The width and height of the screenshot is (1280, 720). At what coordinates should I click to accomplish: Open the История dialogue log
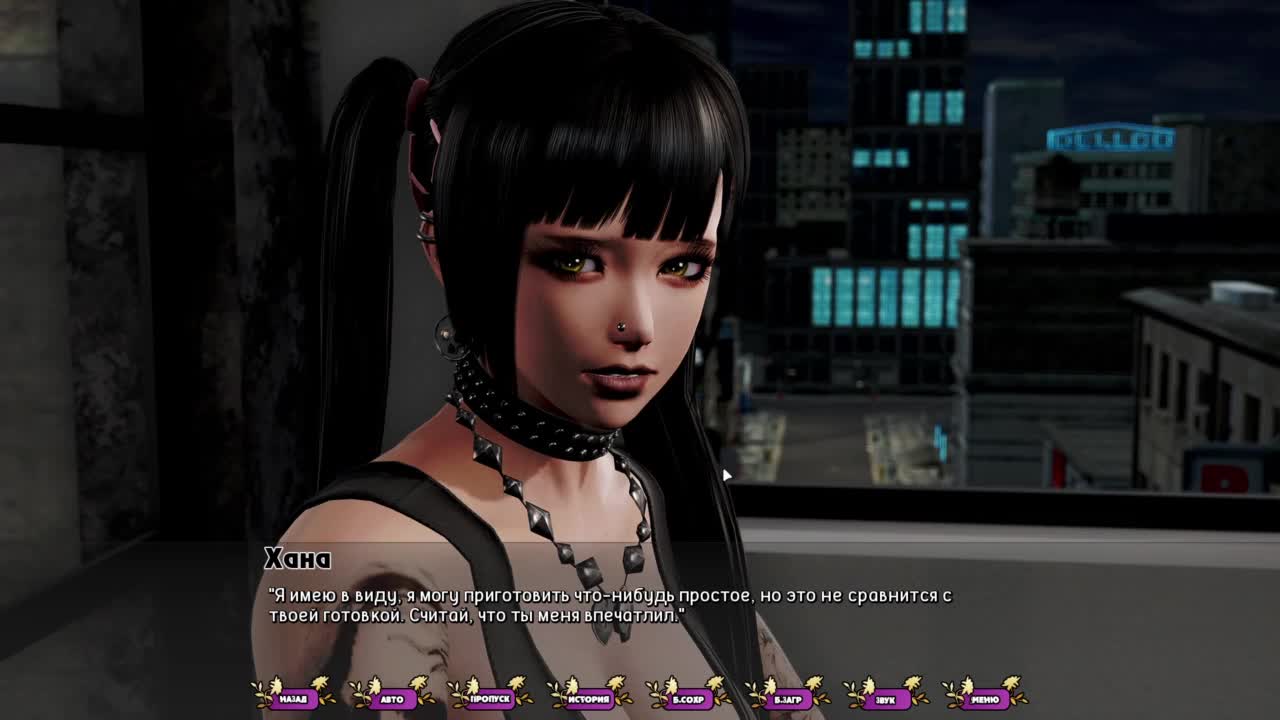(589, 699)
